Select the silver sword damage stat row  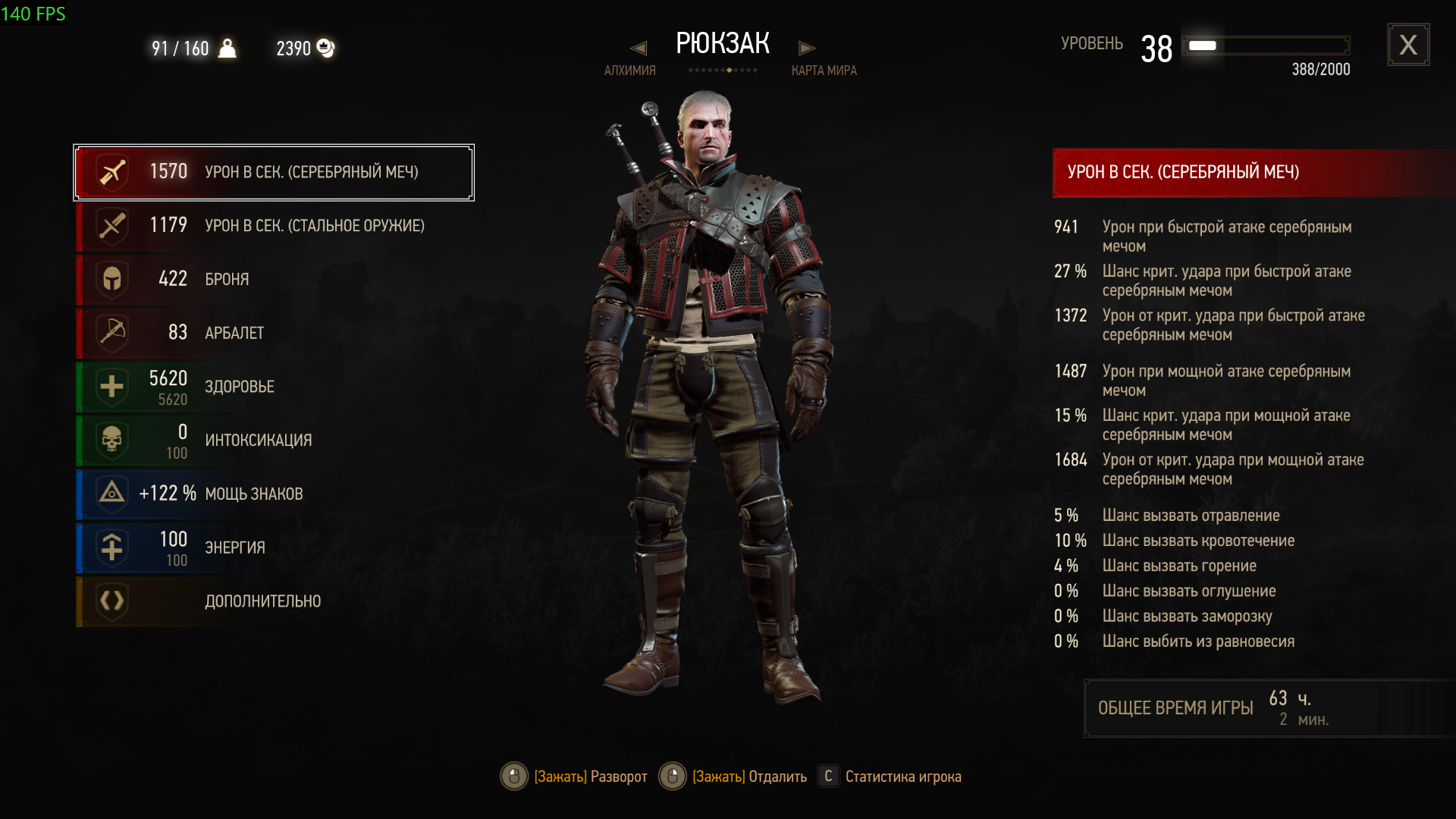[274, 172]
